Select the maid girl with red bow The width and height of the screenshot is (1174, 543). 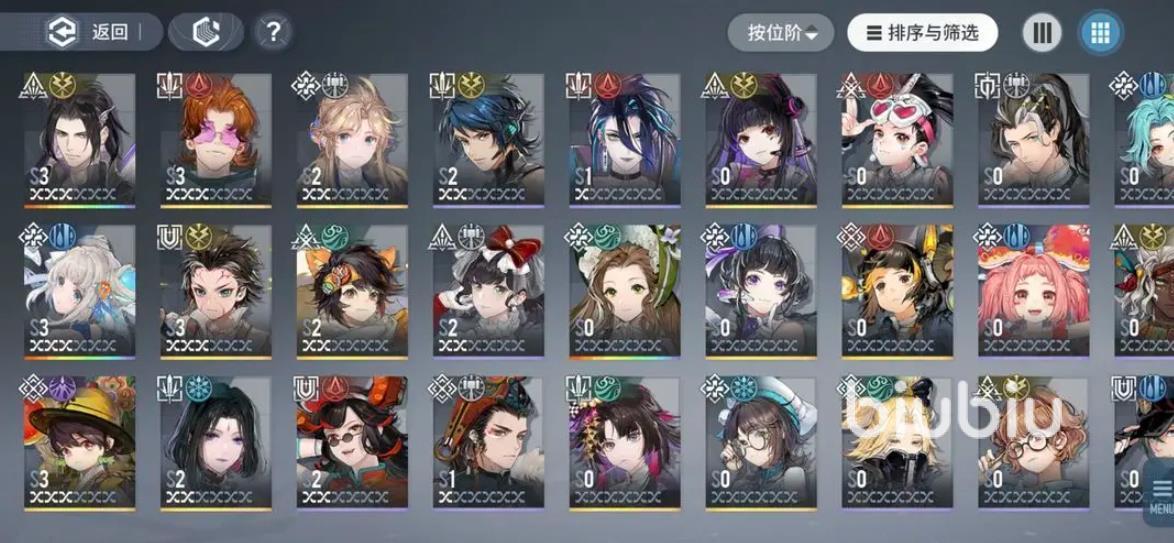tap(488, 291)
